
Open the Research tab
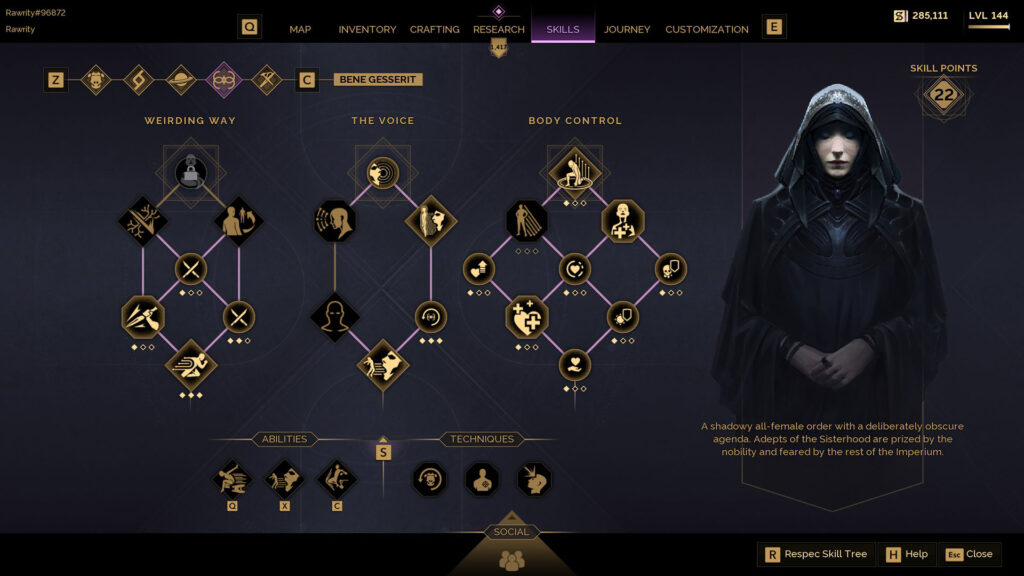pyautogui.click(x=498, y=29)
